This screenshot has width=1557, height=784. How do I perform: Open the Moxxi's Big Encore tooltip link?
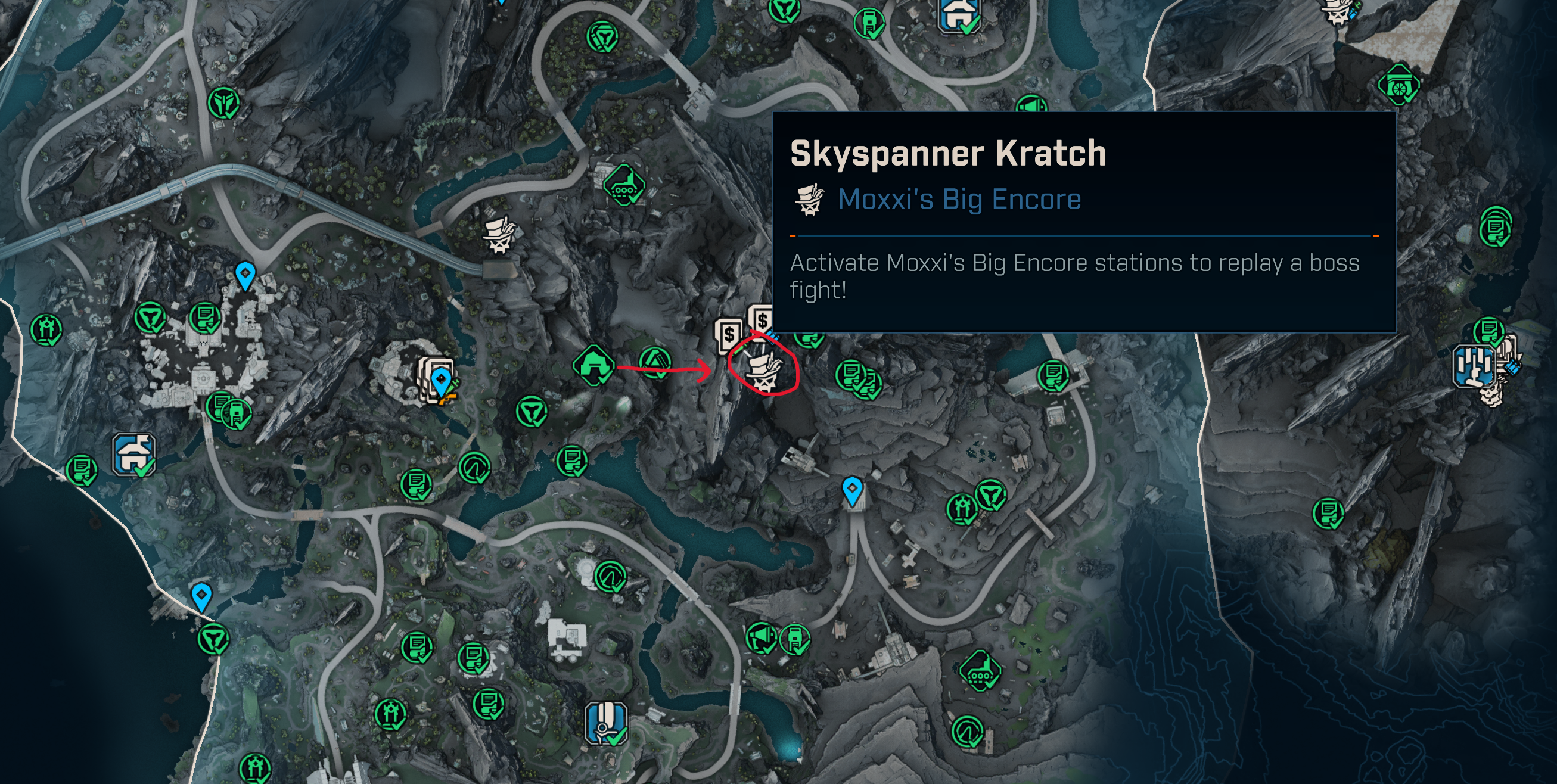pyautogui.click(x=959, y=200)
